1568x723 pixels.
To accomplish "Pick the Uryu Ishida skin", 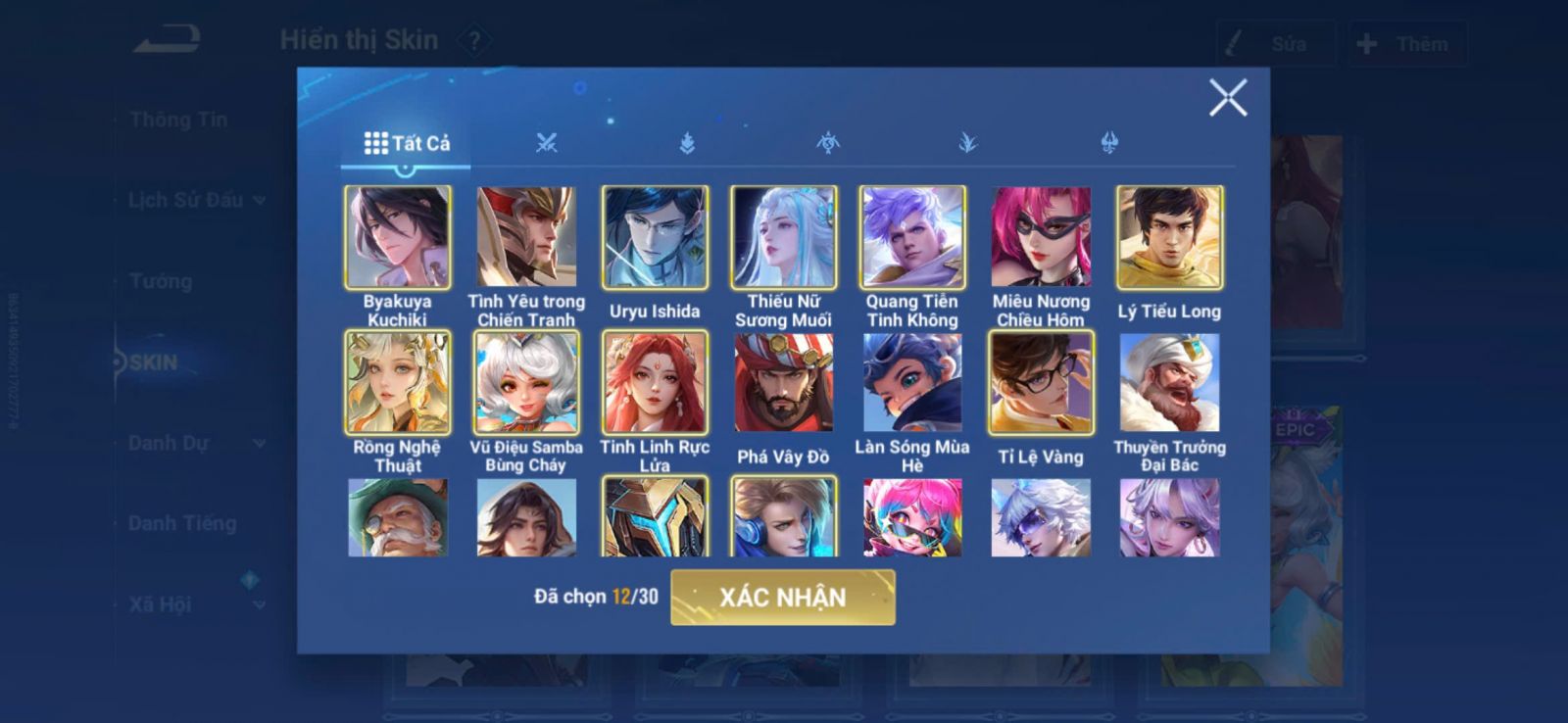I will [x=655, y=237].
